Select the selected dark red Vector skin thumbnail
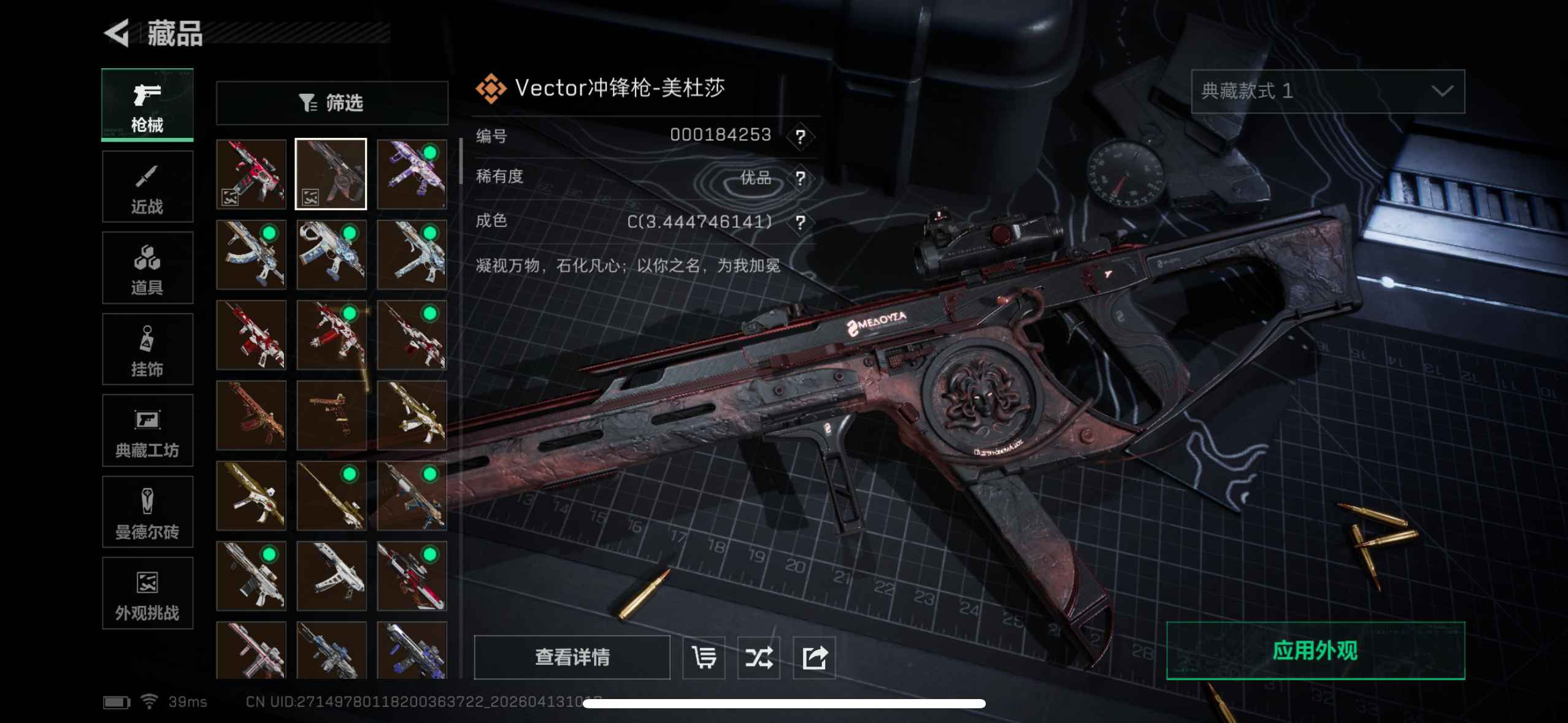The width and height of the screenshot is (1568, 723). point(331,174)
